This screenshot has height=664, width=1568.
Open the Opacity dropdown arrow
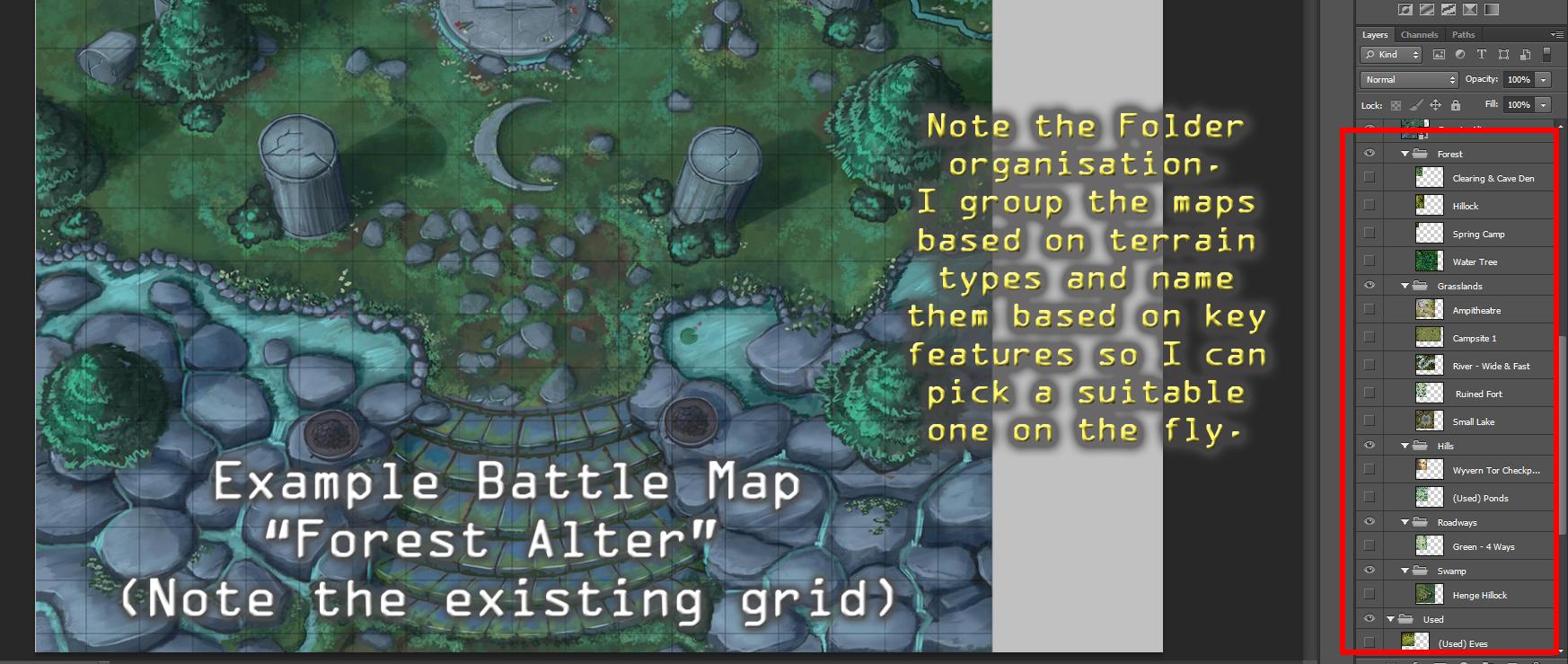click(x=1543, y=80)
